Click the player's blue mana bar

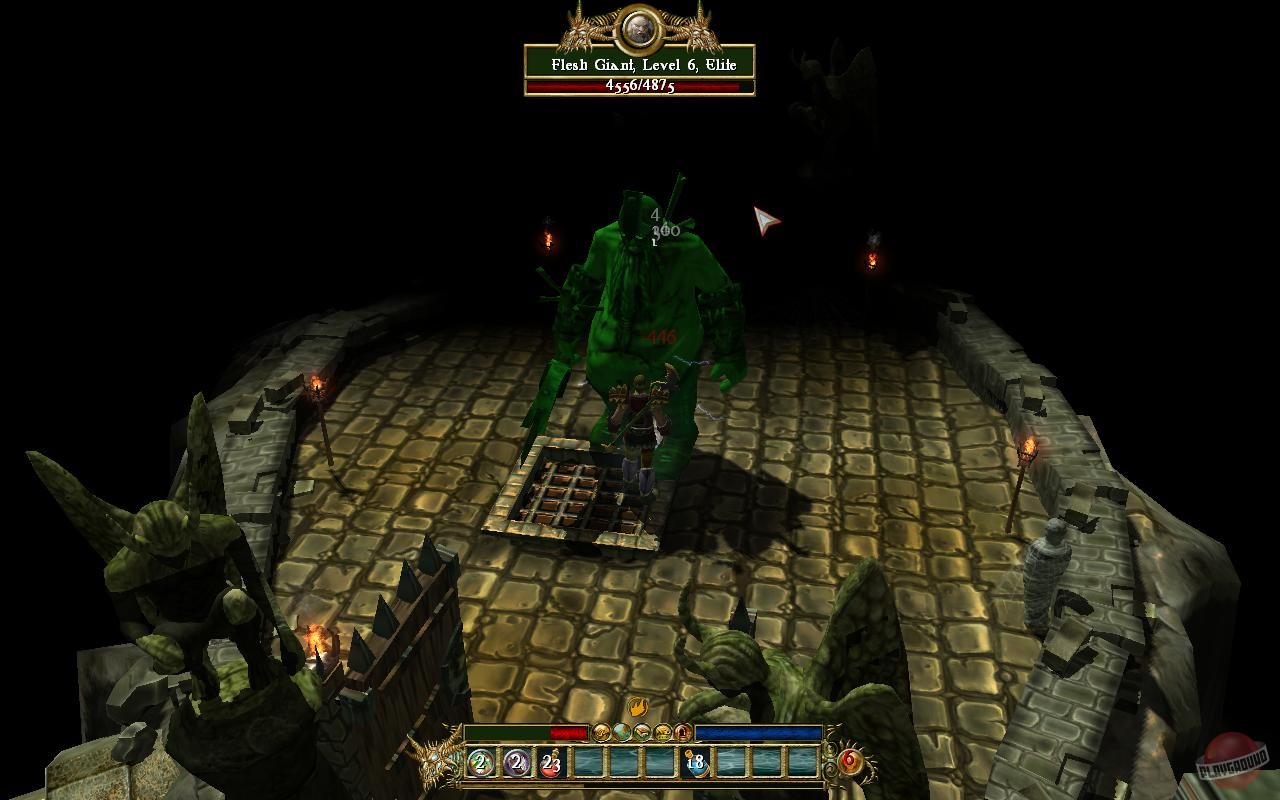pyautogui.click(x=760, y=731)
